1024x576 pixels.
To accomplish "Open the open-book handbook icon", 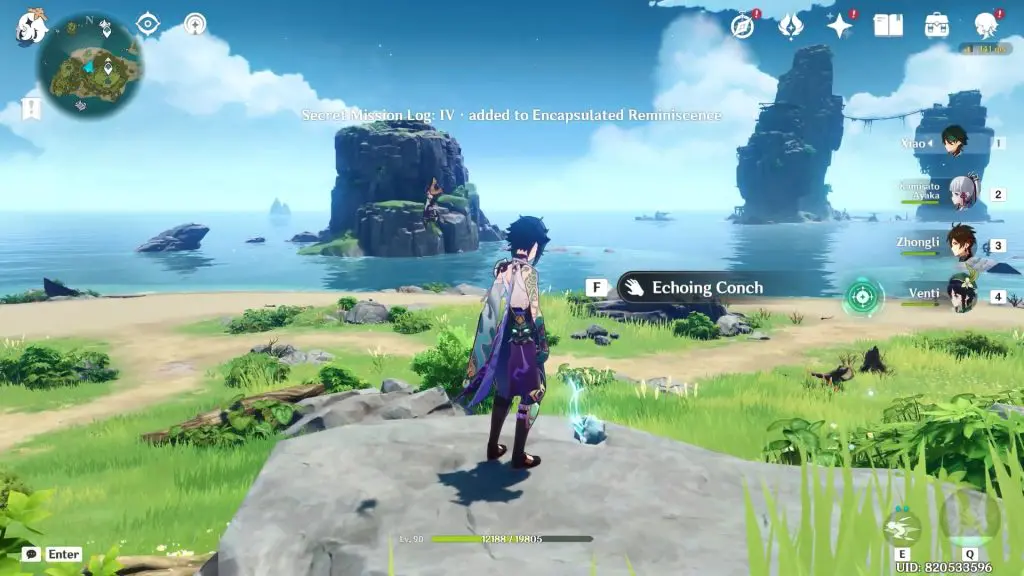I will 888,26.
